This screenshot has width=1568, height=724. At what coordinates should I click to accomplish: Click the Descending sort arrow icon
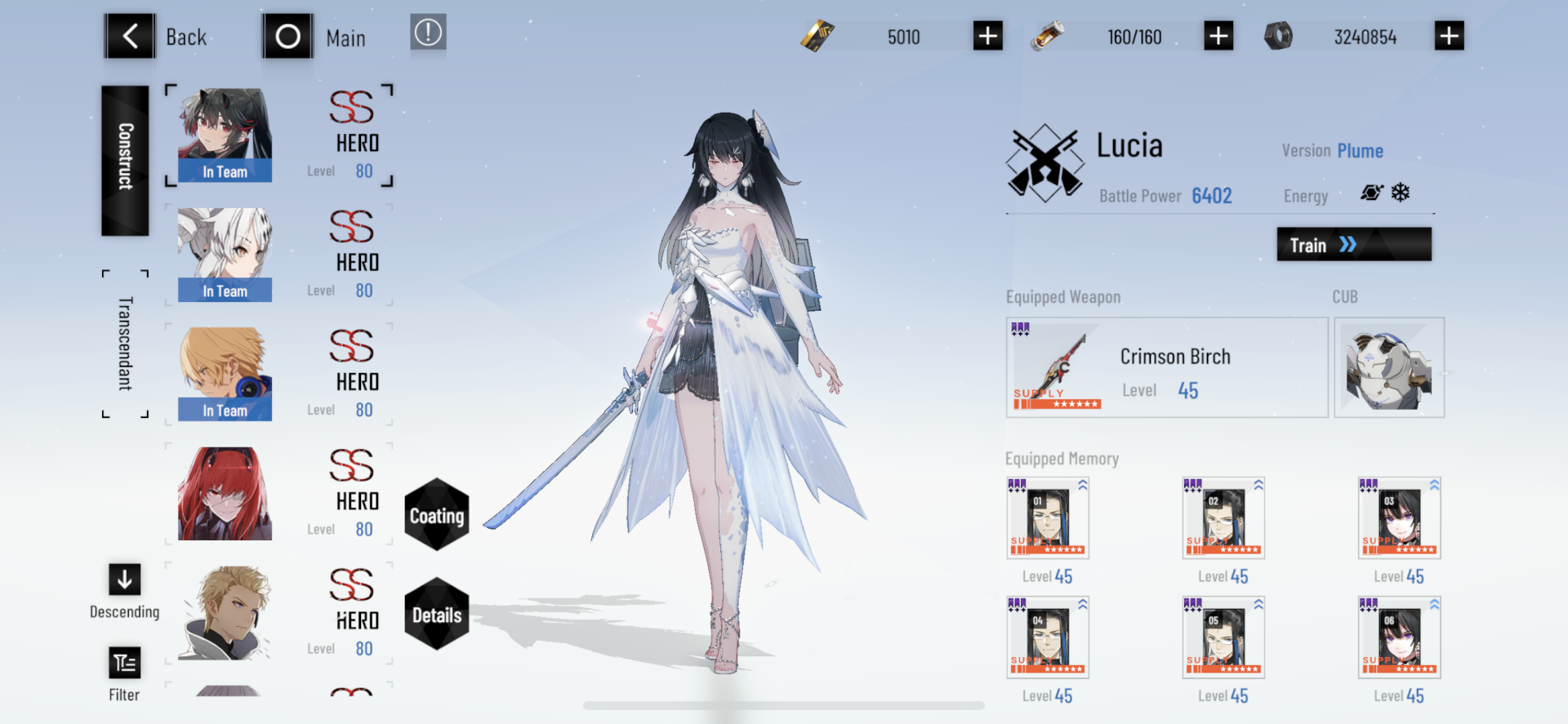(x=124, y=580)
